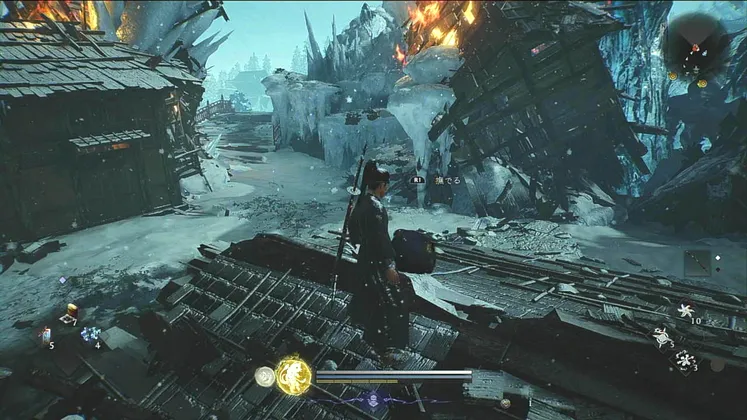Screen dimensions: 747x420
Task: Select the red talisman item slot
Action: click(x=45, y=334)
